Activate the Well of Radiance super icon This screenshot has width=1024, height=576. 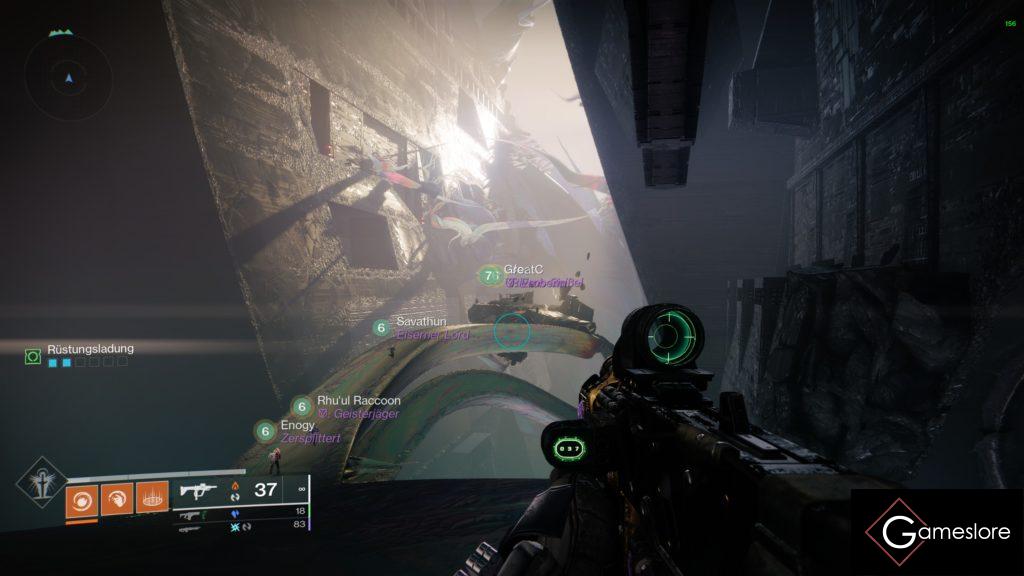pos(40,482)
